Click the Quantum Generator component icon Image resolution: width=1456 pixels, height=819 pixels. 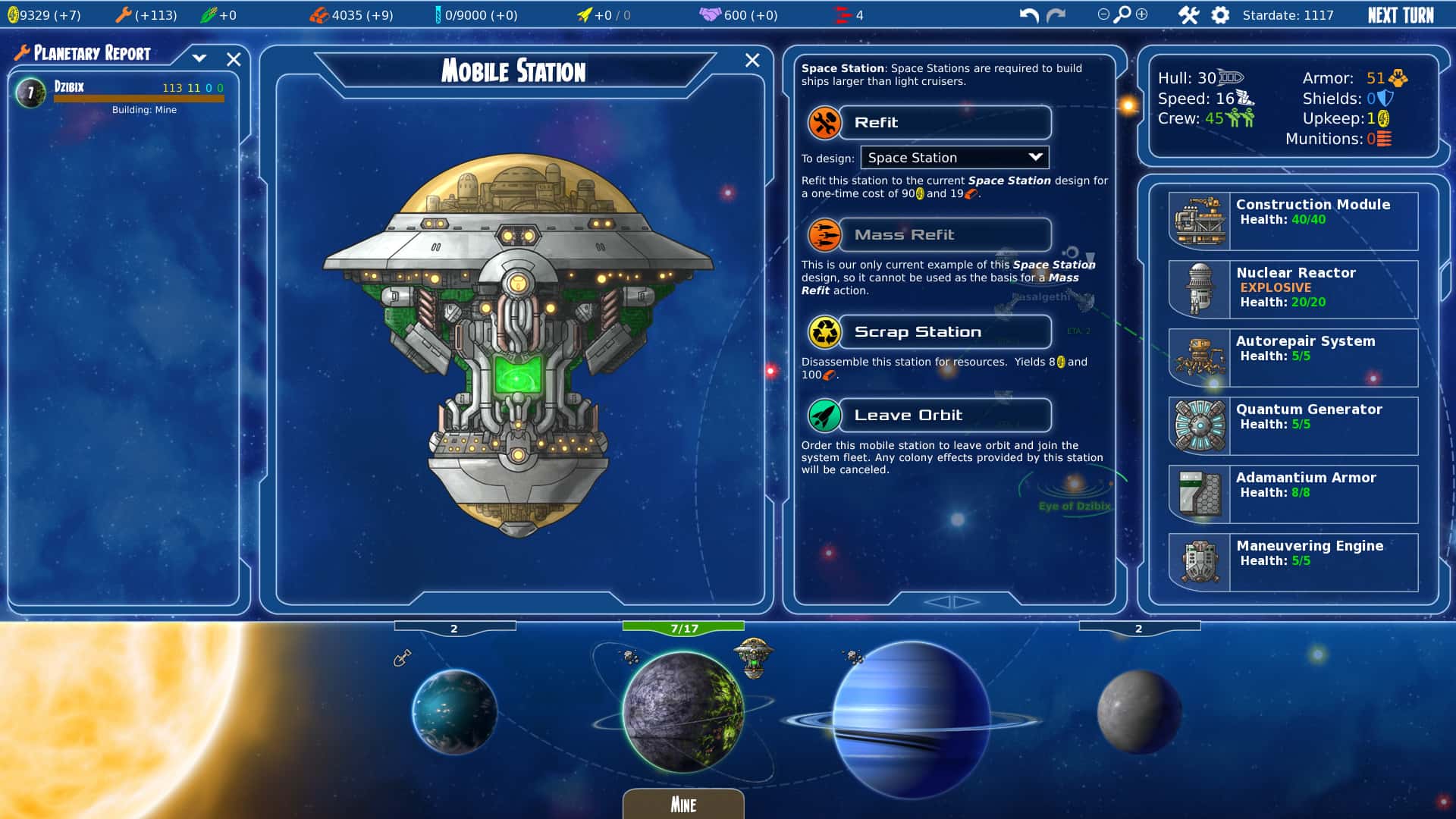click(1198, 425)
